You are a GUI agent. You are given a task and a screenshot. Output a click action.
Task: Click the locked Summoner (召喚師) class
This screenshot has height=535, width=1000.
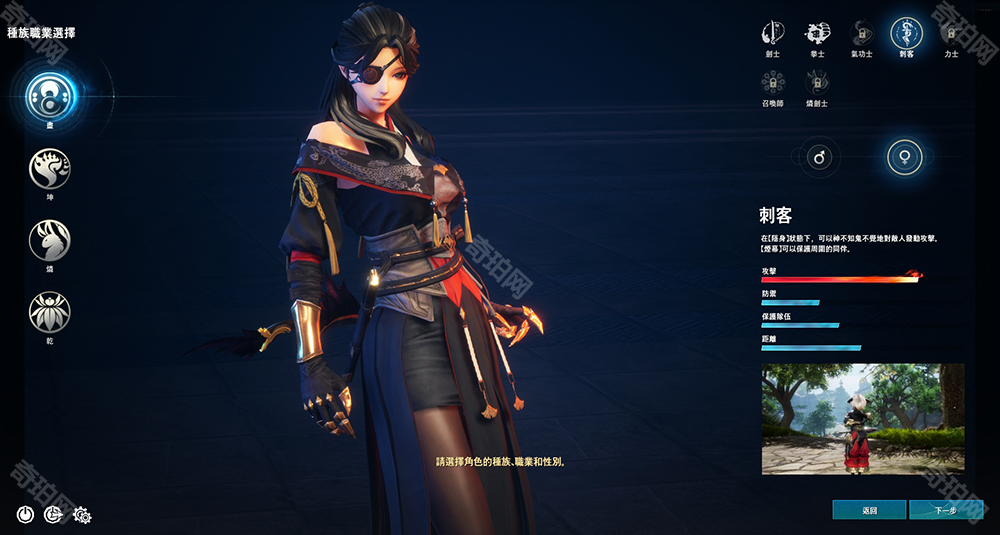(x=772, y=81)
